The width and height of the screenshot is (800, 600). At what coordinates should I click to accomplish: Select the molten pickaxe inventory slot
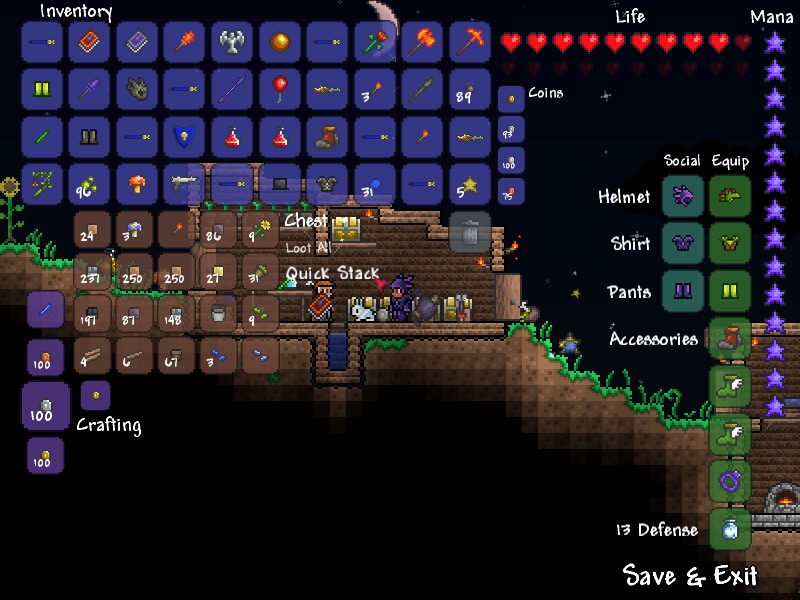(469, 41)
